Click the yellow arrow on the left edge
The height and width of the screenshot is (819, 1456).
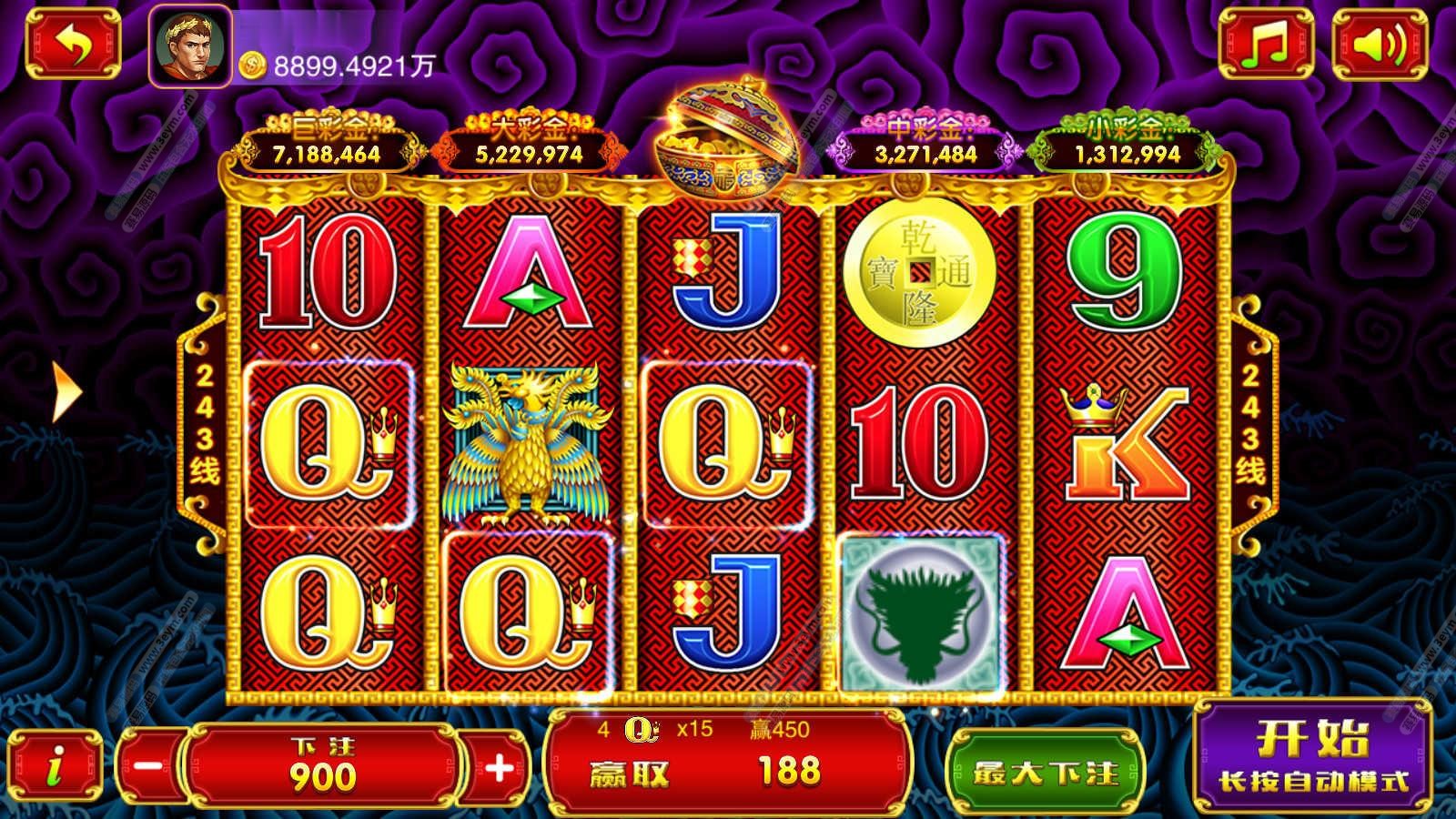point(66,392)
